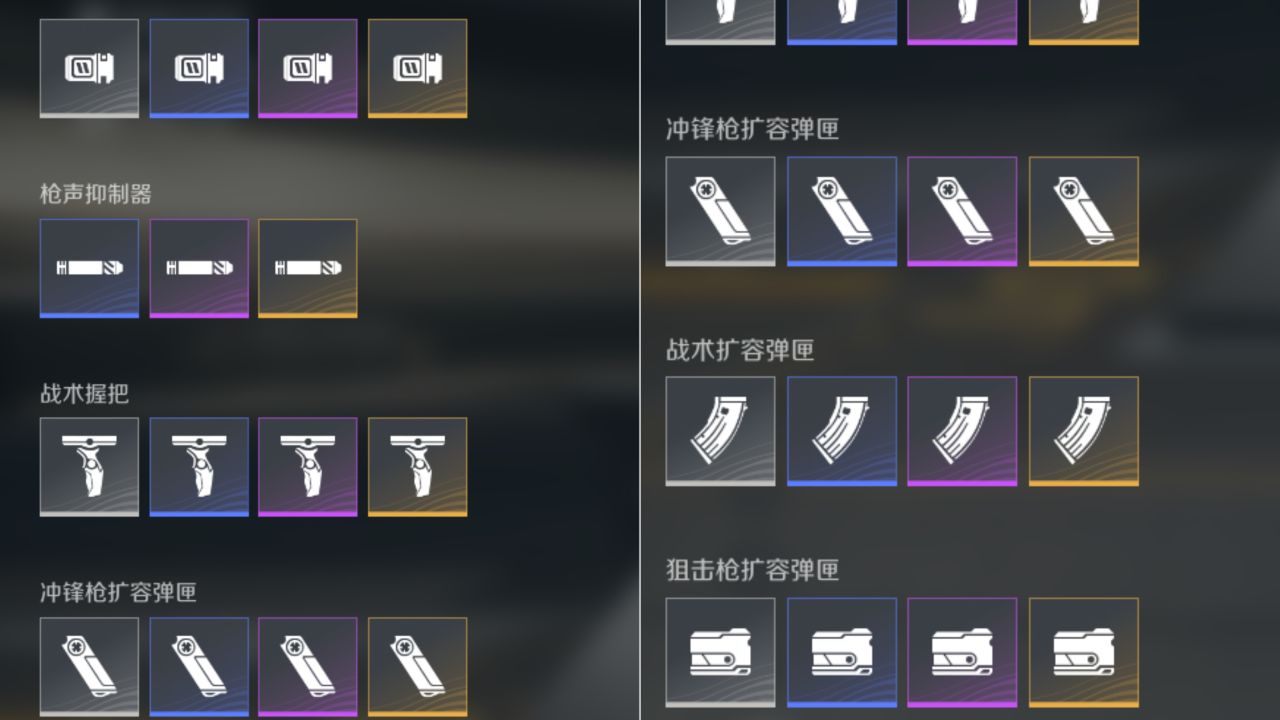
Task: Select the gray tactical extended magazine
Action: (x=720, y=431)
